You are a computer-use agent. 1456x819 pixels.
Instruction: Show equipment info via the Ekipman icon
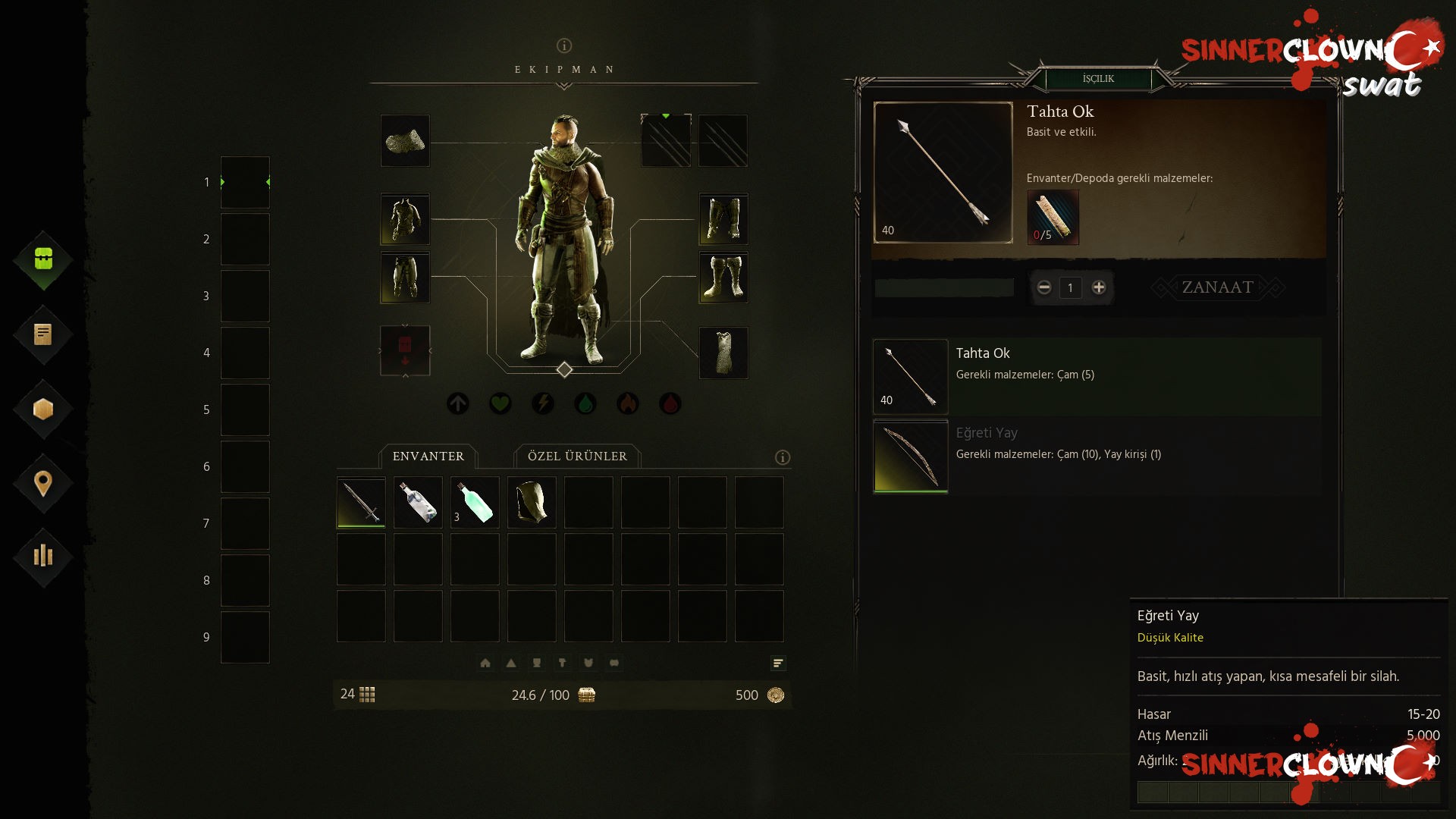564,45
